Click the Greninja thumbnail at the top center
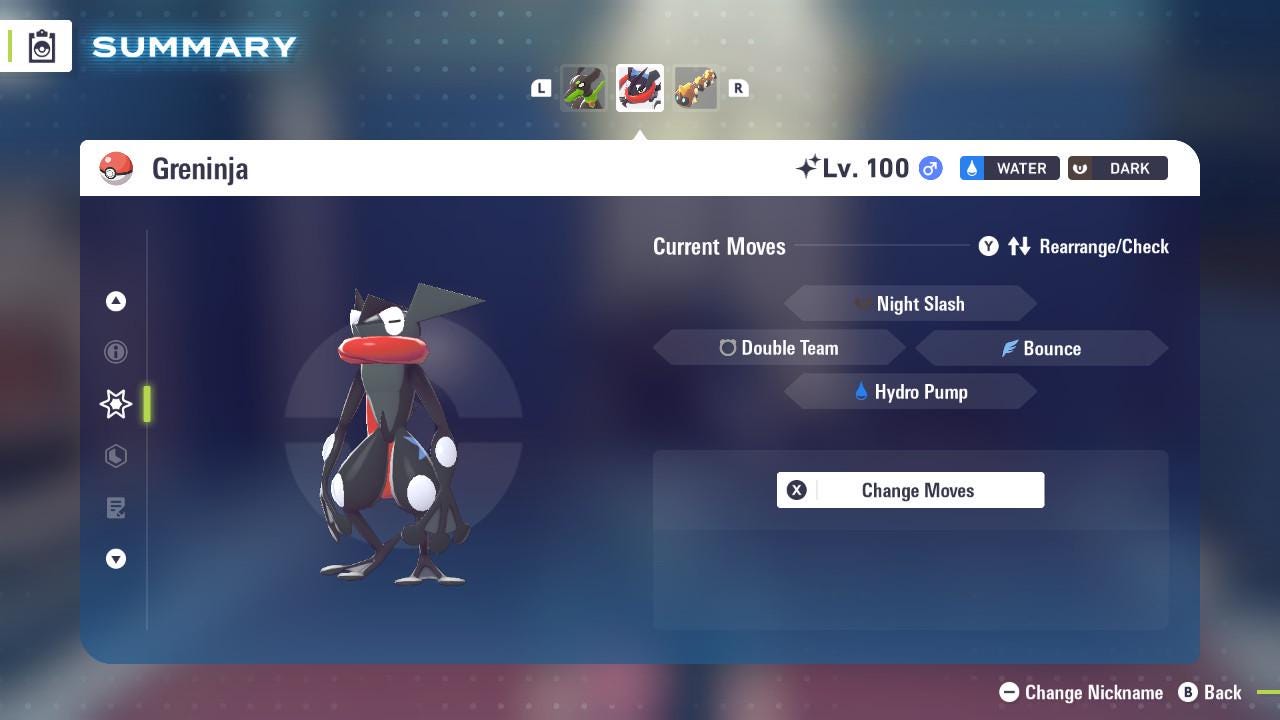Viewport: 1280px width, 720px height. 639,87
